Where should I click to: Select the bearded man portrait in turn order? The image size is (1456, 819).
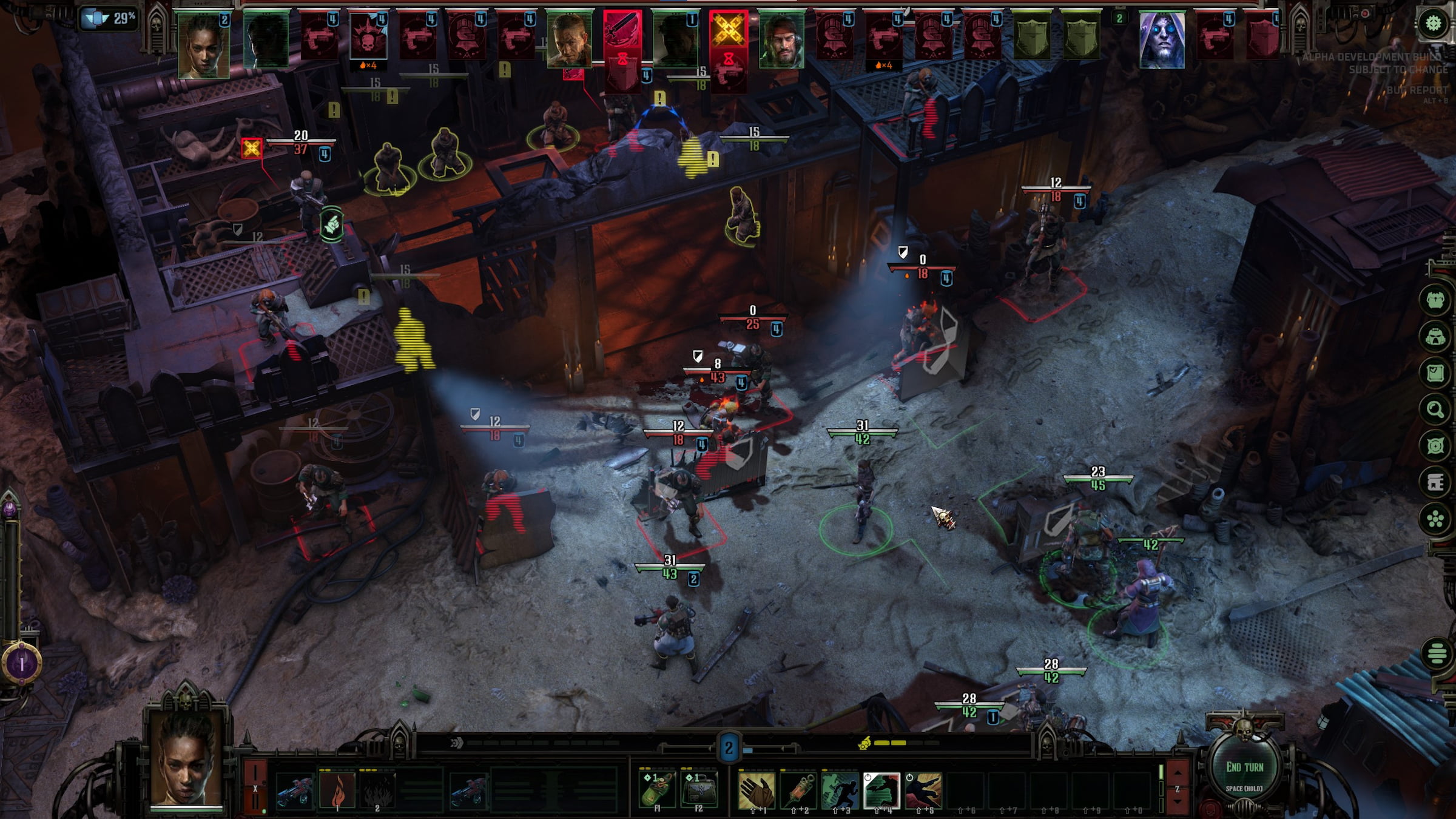pyautogui.click(x=781, y=40)
